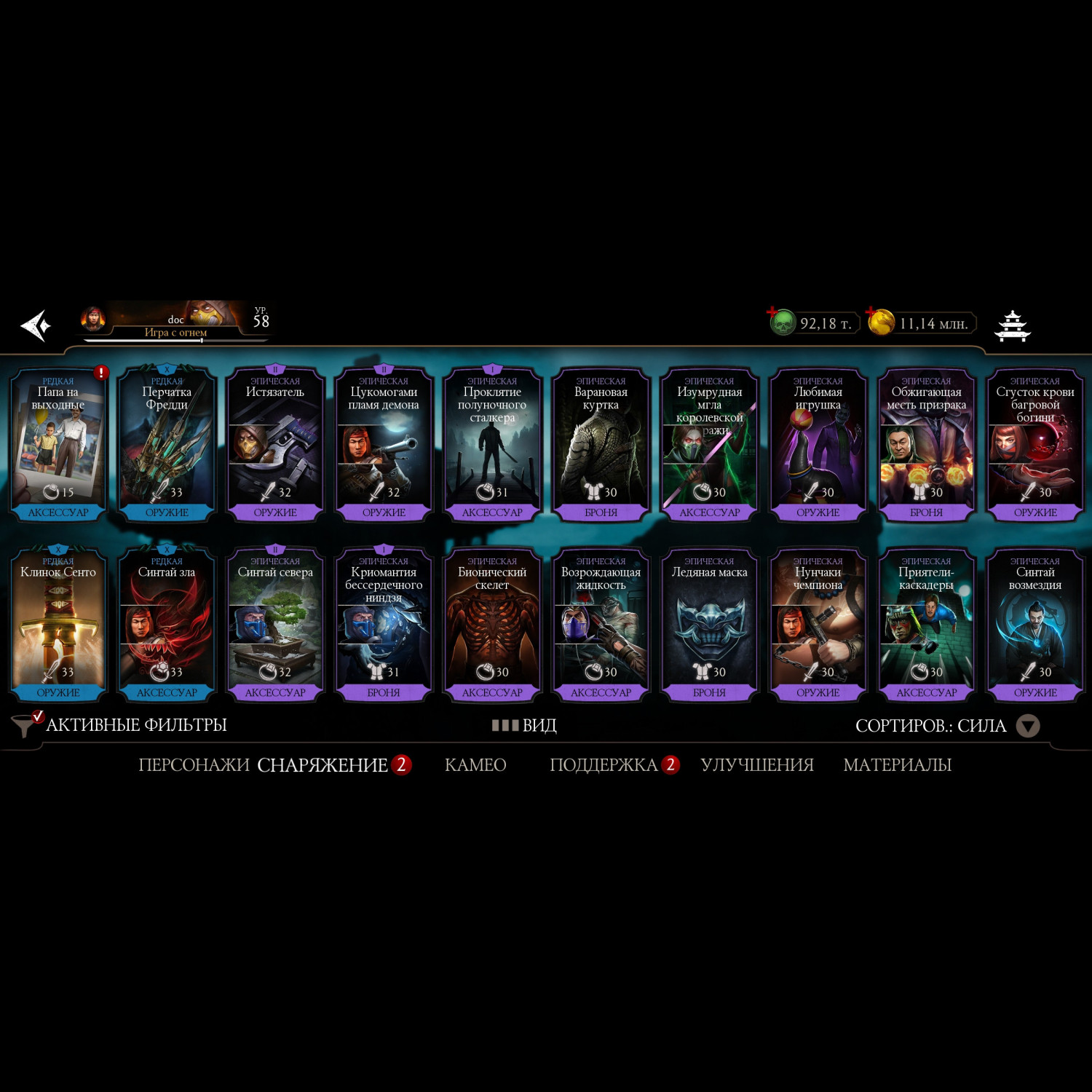Switch to the Камео tab

475,765
